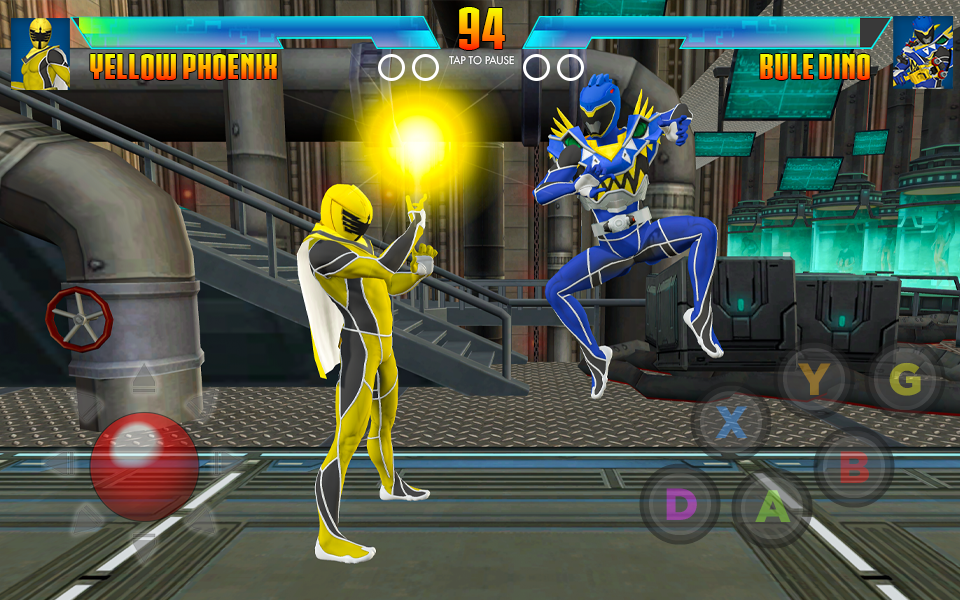Click the red virtual joystick ball
This screenshot has width=960, height=600.
(144, 466)
